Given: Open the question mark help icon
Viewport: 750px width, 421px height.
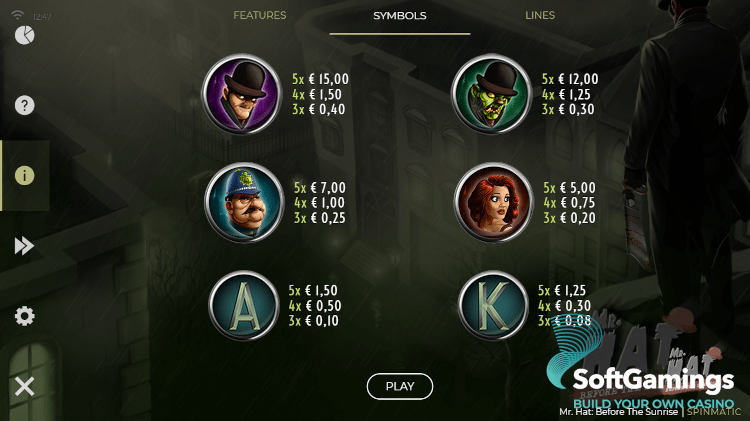Looking at the screenshot, I should [x=25, y=105].
